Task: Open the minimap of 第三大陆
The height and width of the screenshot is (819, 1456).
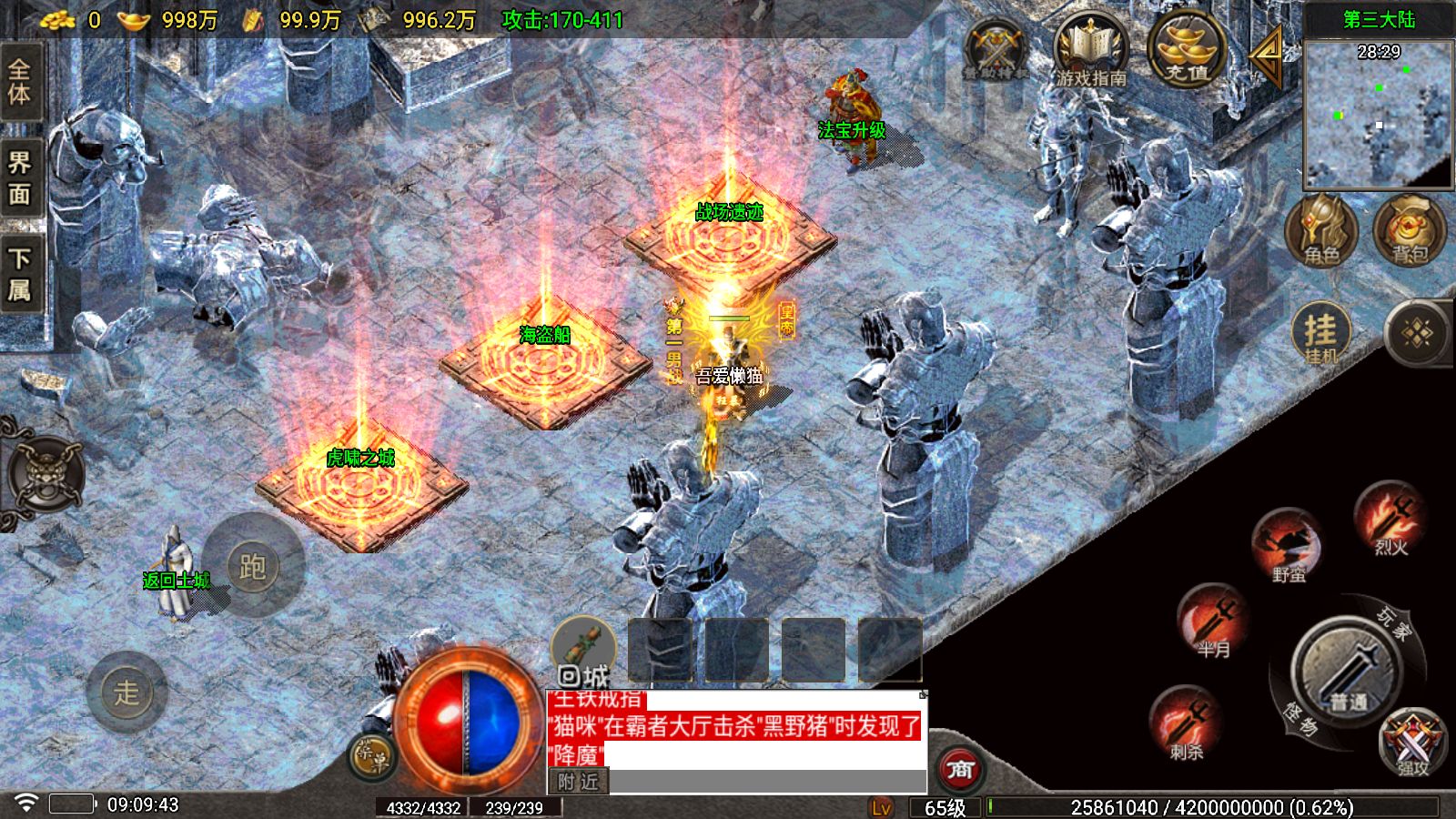Action: (x=1378, y=113)
